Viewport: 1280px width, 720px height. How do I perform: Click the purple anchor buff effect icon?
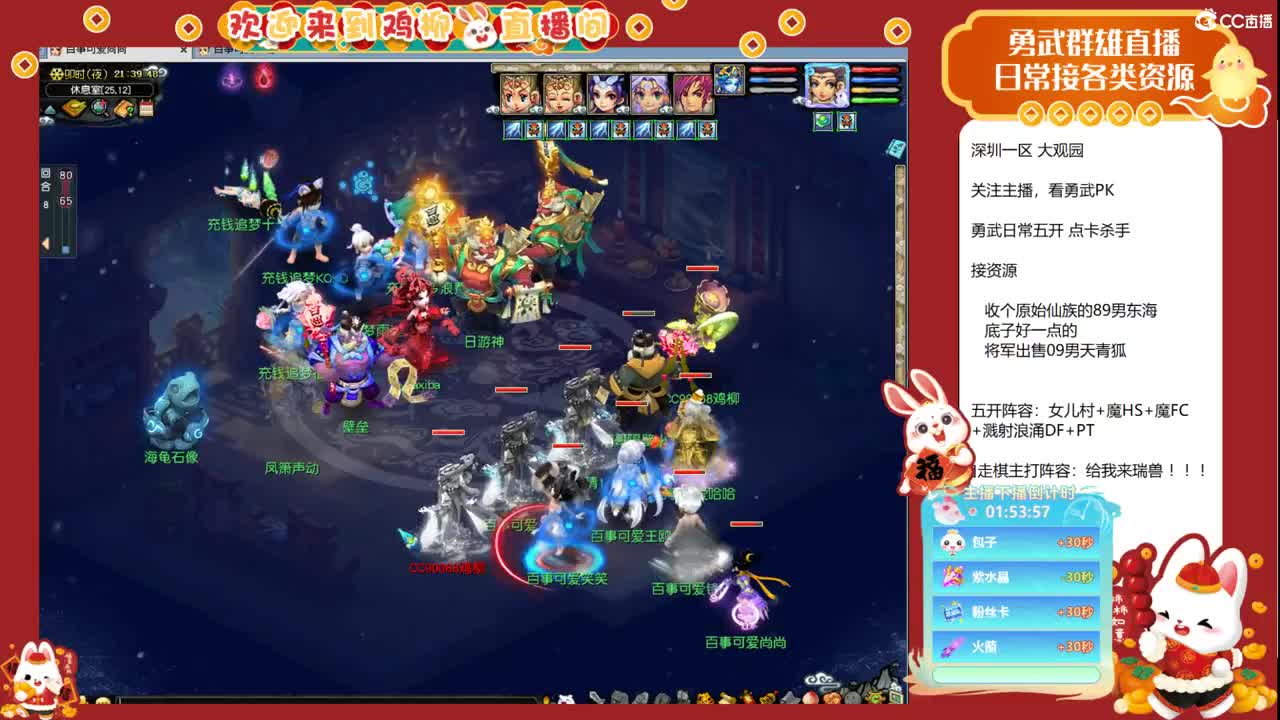coord(230,79)
